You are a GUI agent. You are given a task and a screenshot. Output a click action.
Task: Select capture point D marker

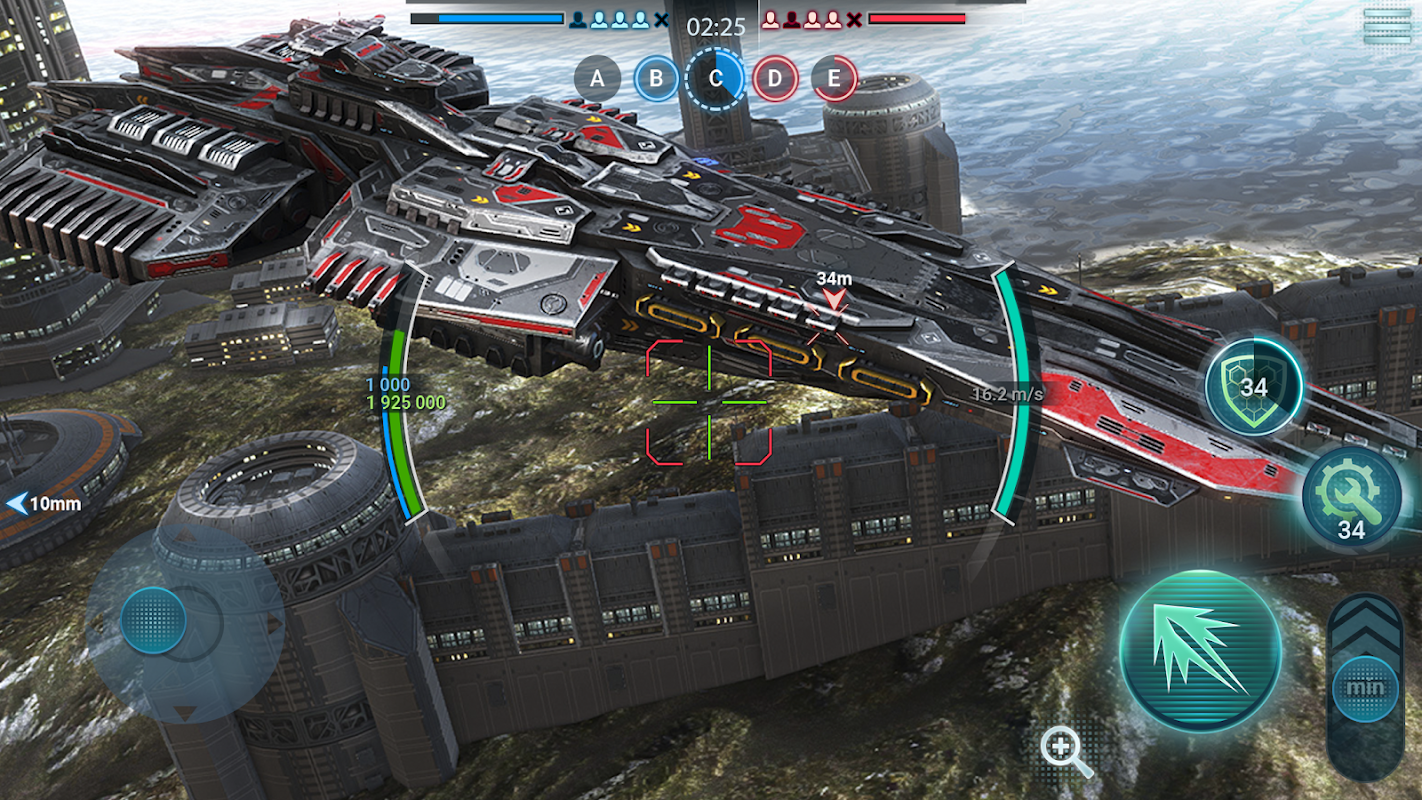tap(775, 78)
